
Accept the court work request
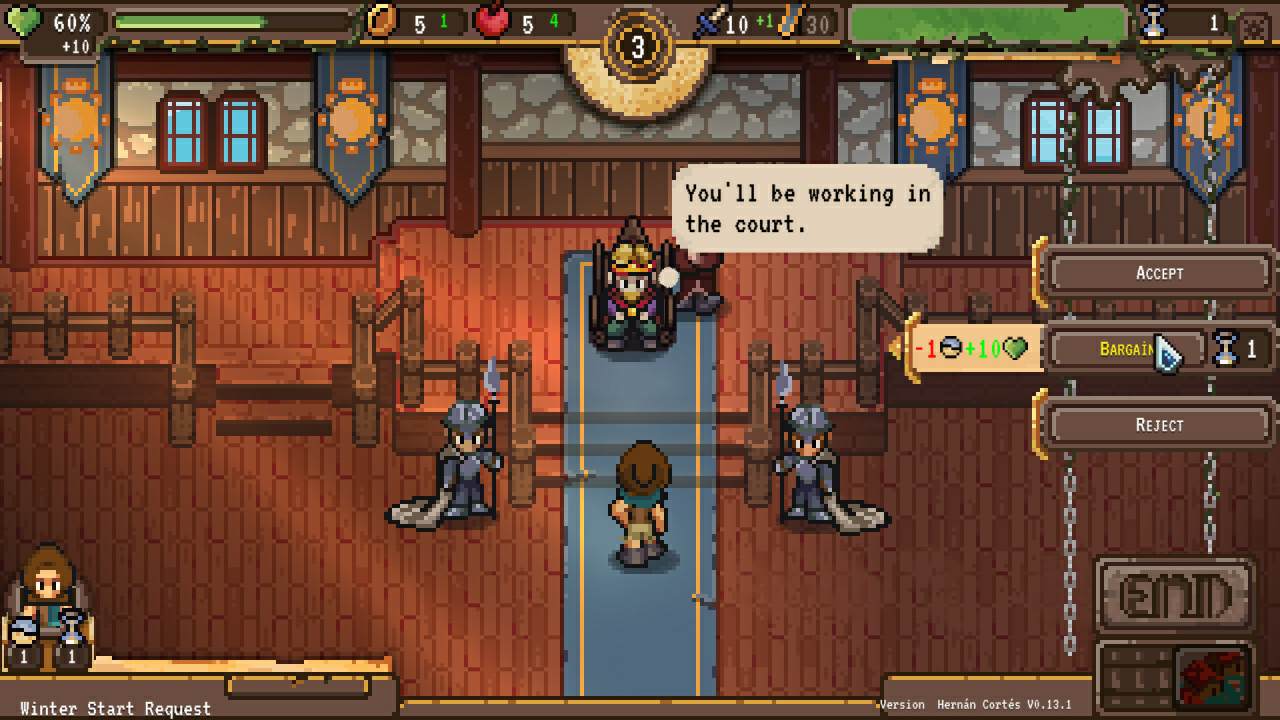point(1159,273)
